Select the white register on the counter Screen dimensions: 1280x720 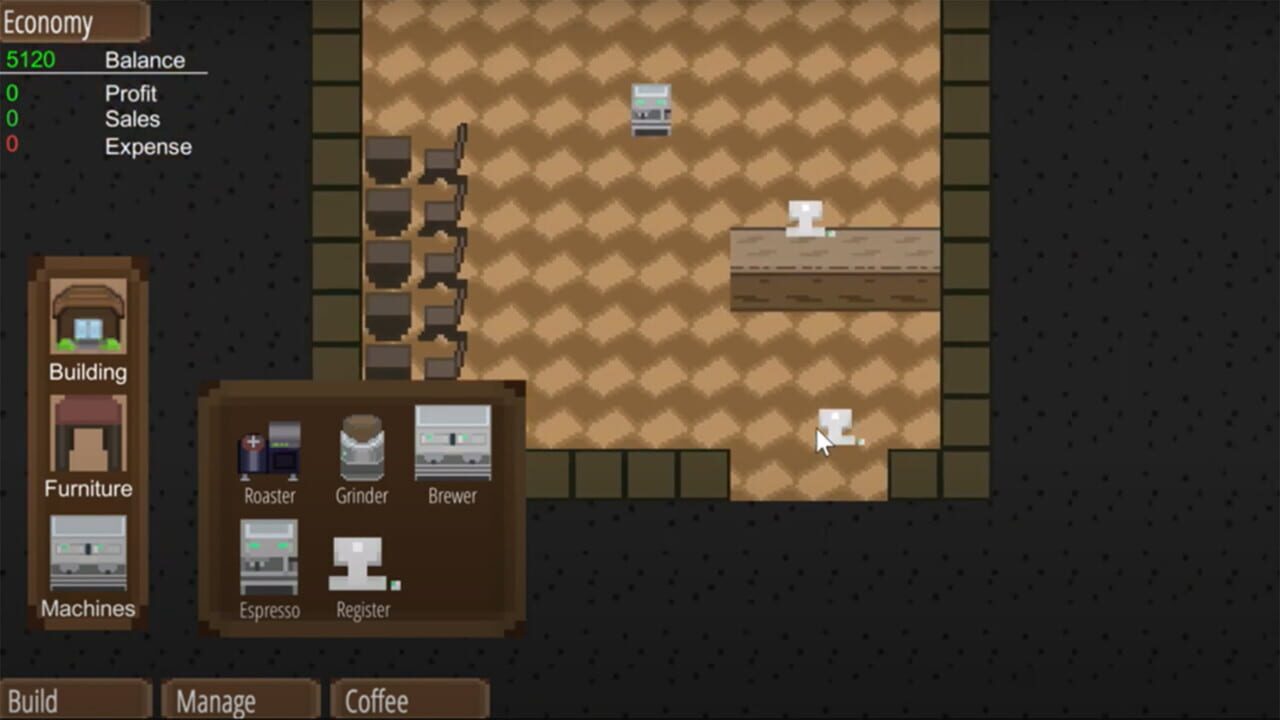806,215
